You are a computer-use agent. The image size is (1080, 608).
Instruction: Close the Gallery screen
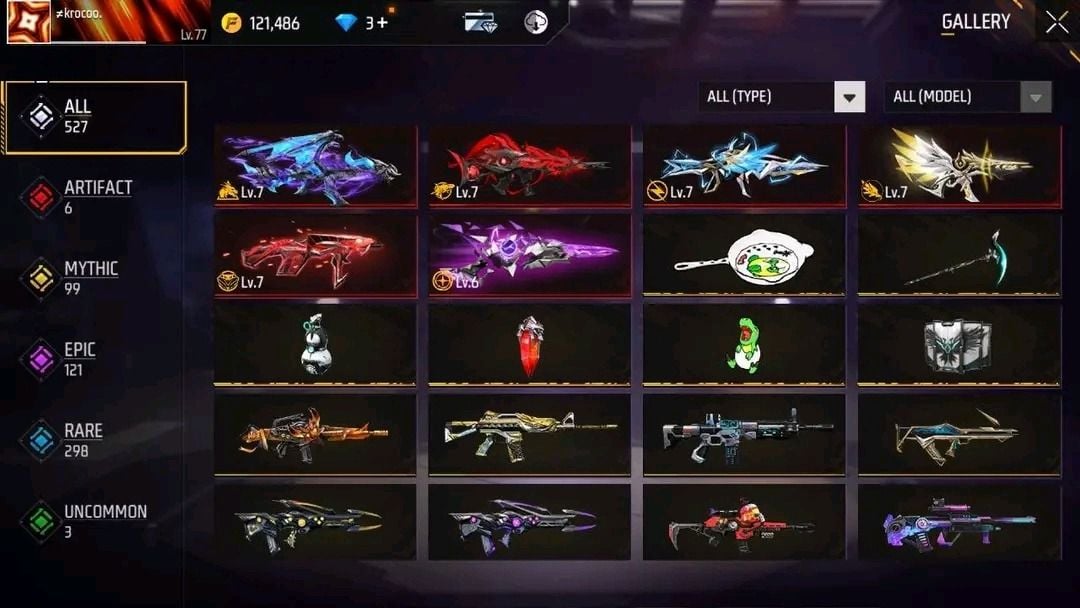click(1057, 23)
